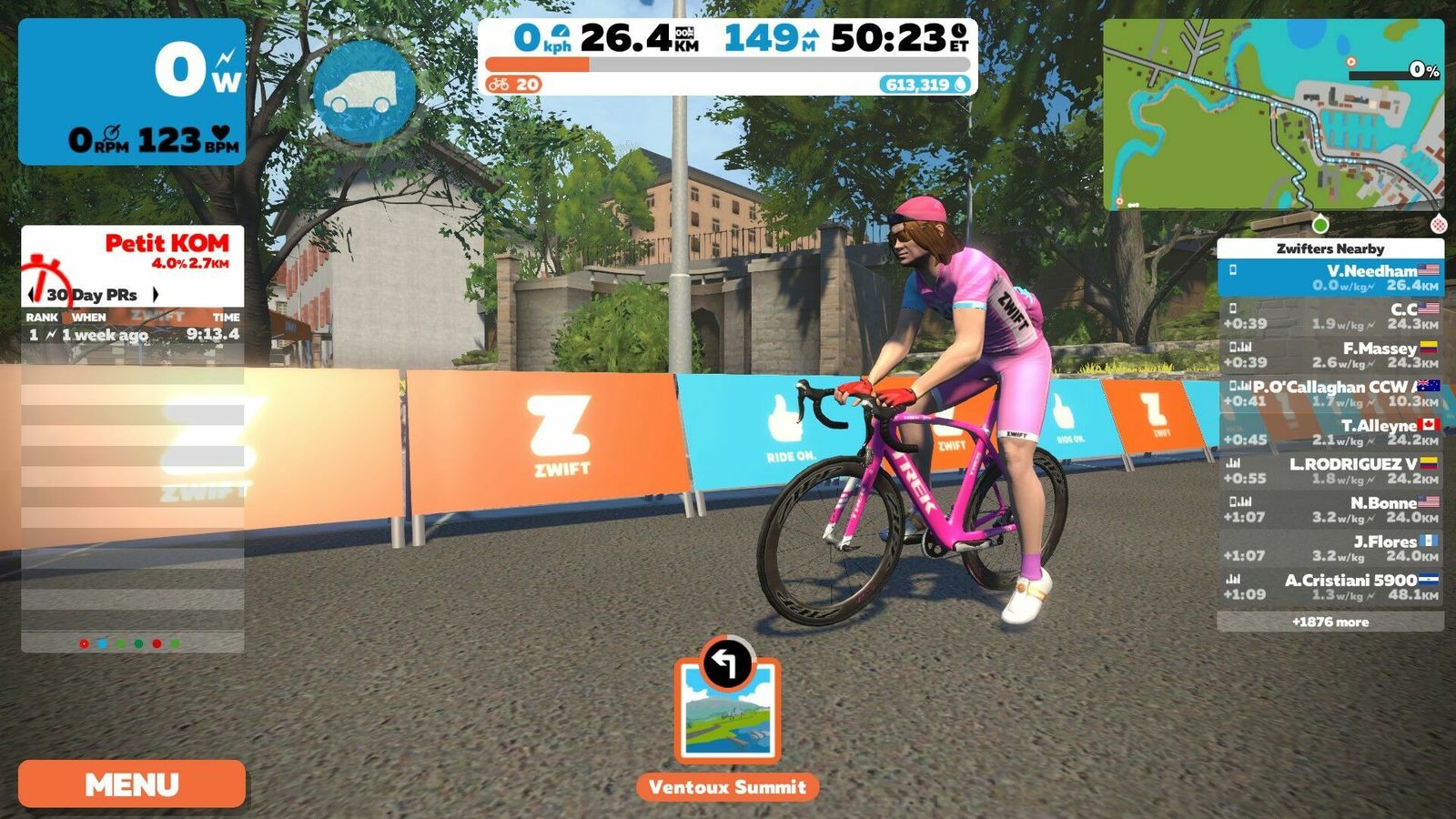The width and height of the screenshot is (1456, 819).
Task: Show next Petit KOM leaderboard with right arrow
Action: pyautogui.click(x=156, y=295)
